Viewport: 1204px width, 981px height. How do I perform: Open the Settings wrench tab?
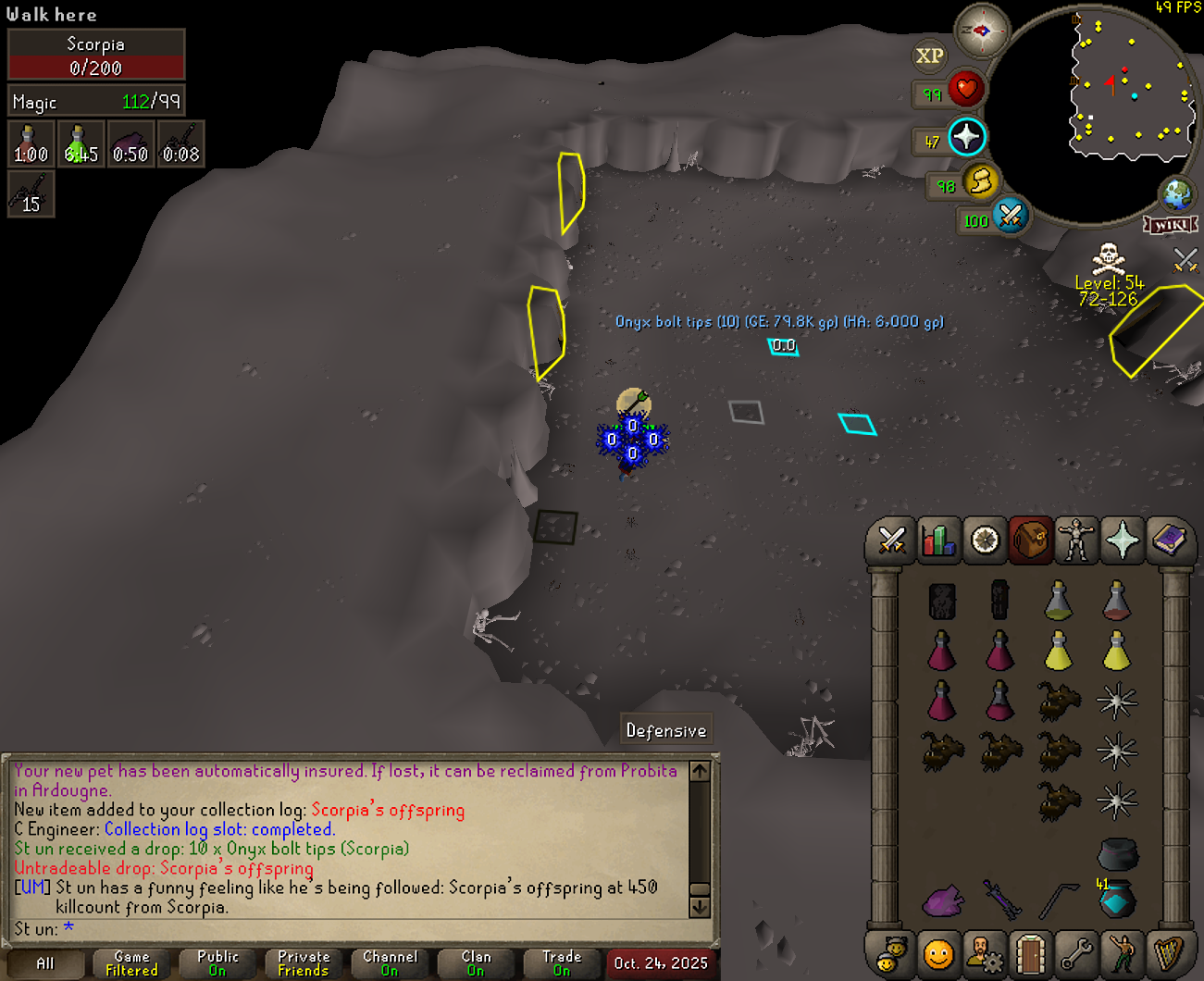(1076, 953)
